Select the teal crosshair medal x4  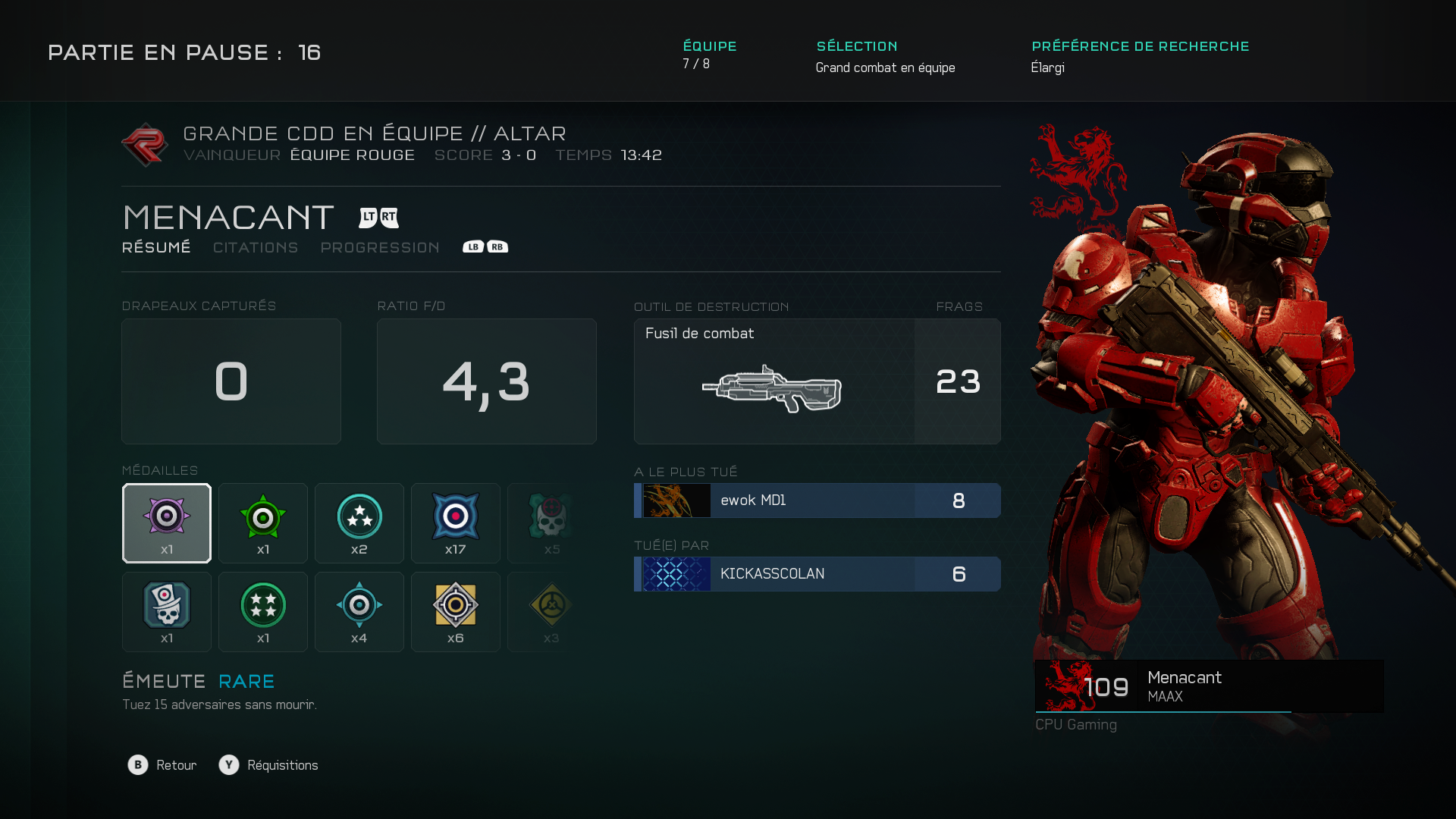coord(359,612)
